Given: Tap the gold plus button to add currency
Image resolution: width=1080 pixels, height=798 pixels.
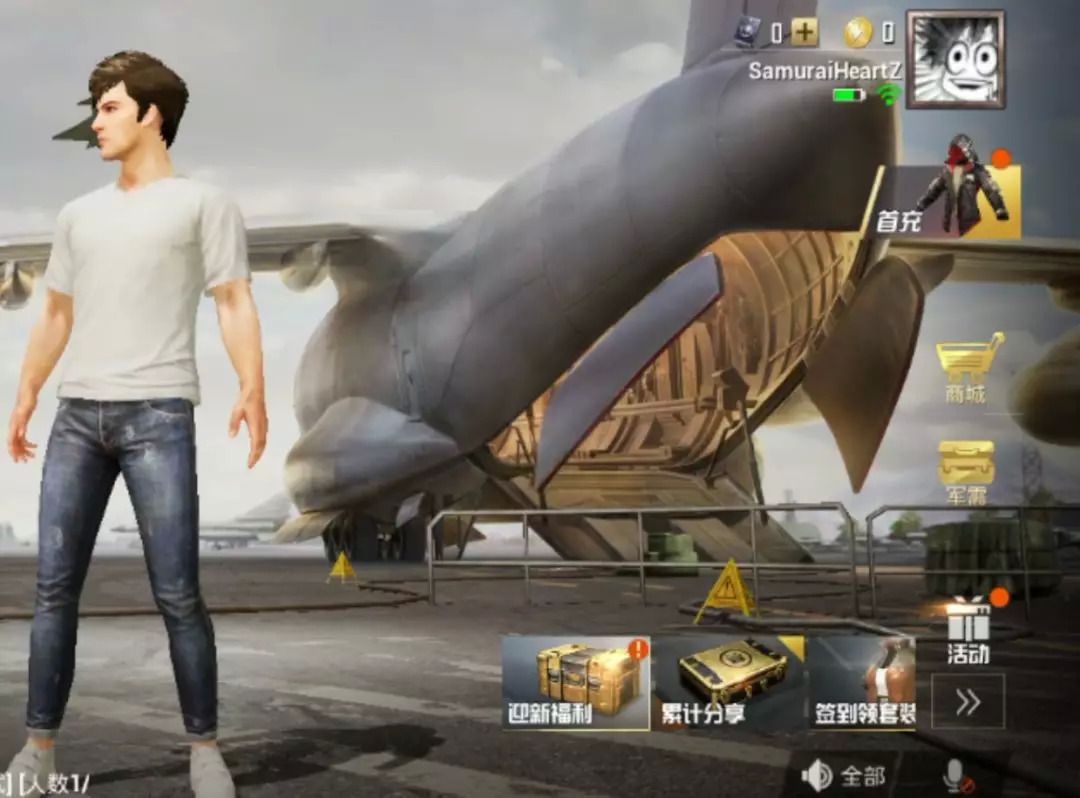Looking at the screenshot, I should (x=804, y=33).
